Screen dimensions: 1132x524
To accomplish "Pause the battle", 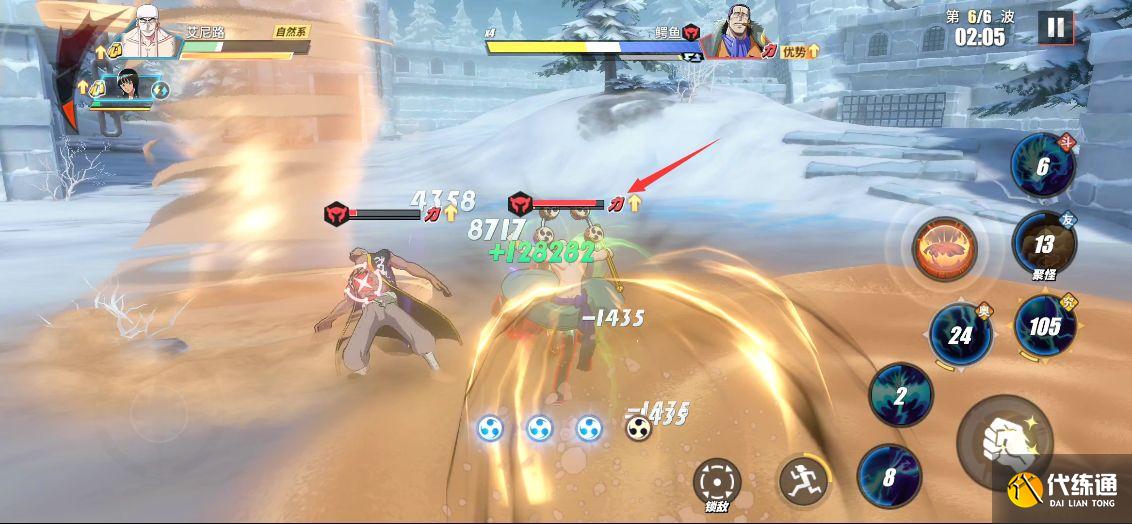I will click(x=1055, y=27).
